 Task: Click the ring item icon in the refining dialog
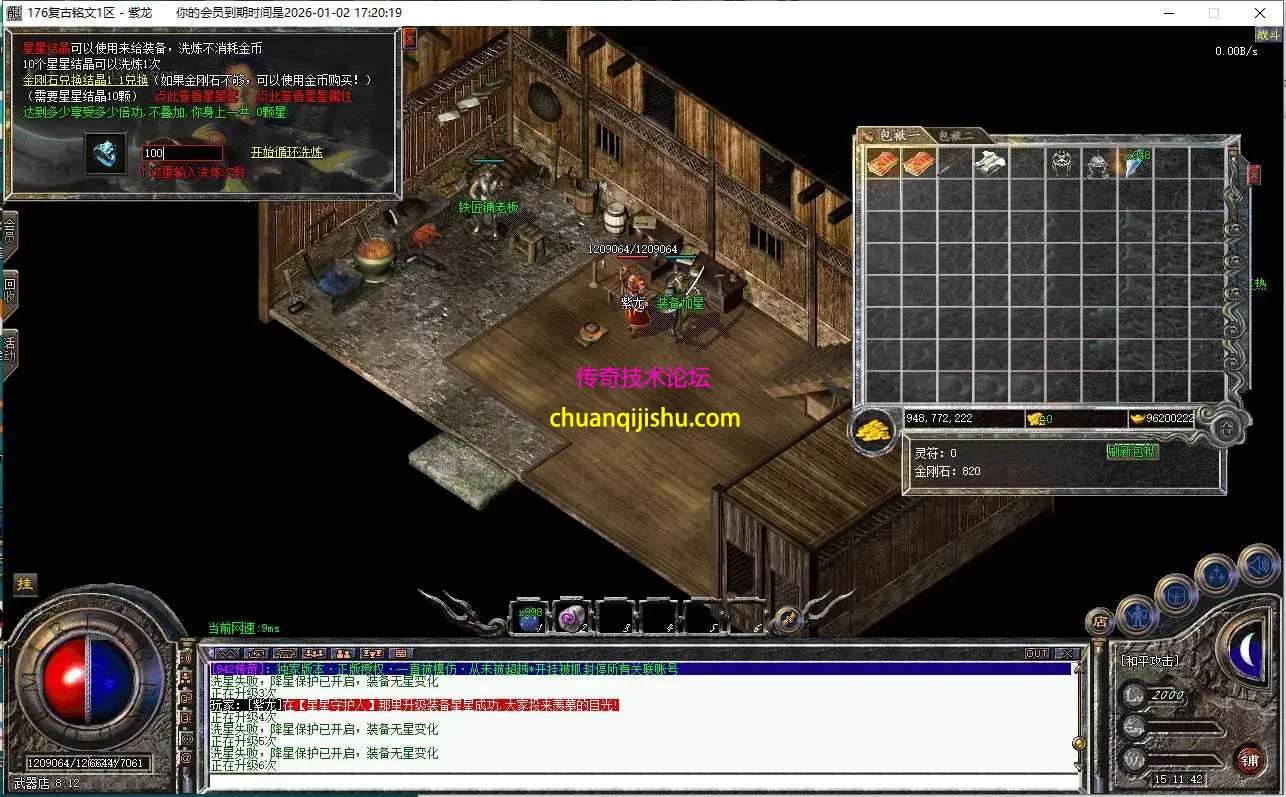tap(105, 153)
